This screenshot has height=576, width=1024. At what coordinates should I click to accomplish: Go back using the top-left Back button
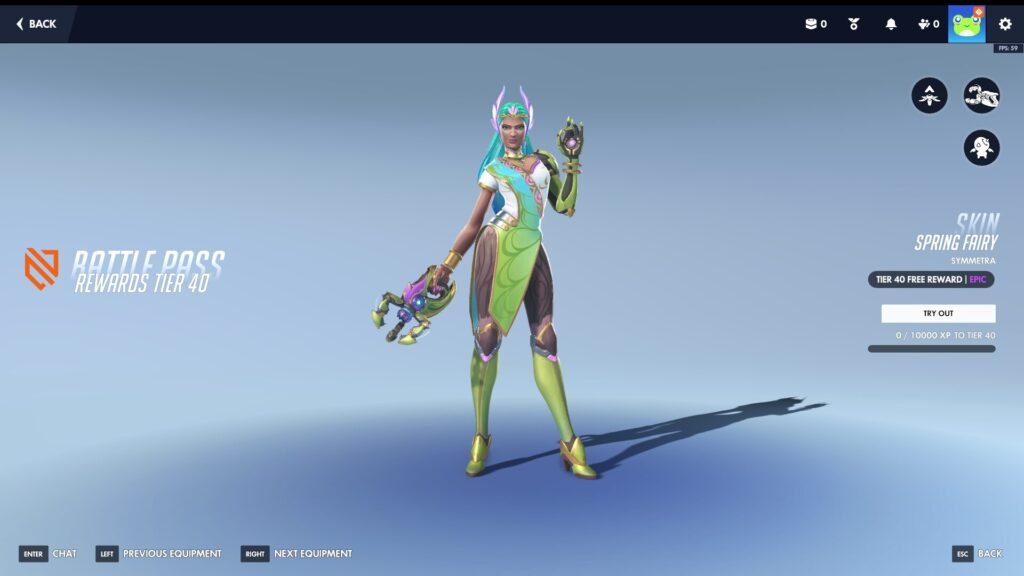coord(36,24)
